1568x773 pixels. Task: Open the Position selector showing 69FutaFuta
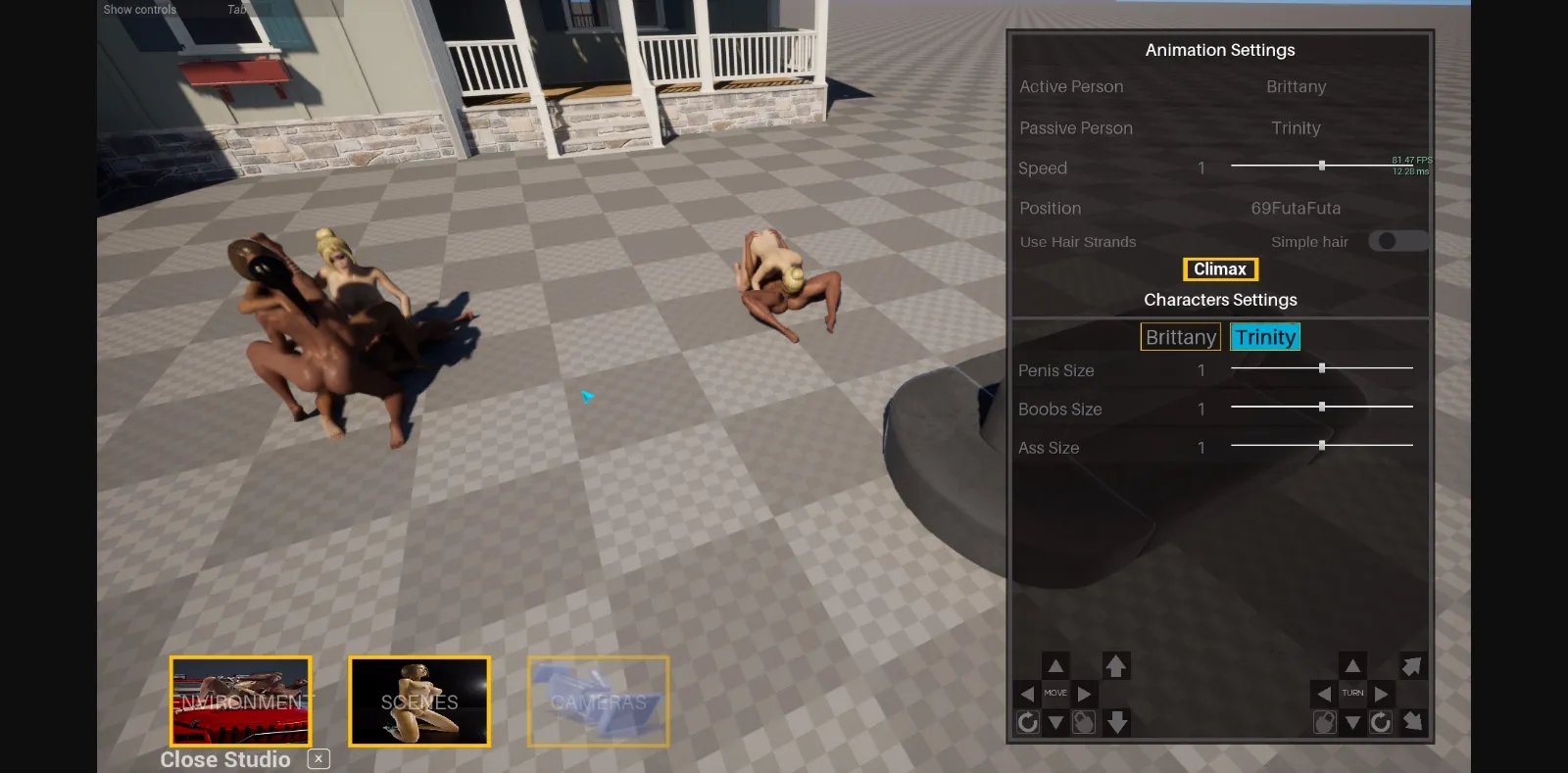coord(1297,208)
